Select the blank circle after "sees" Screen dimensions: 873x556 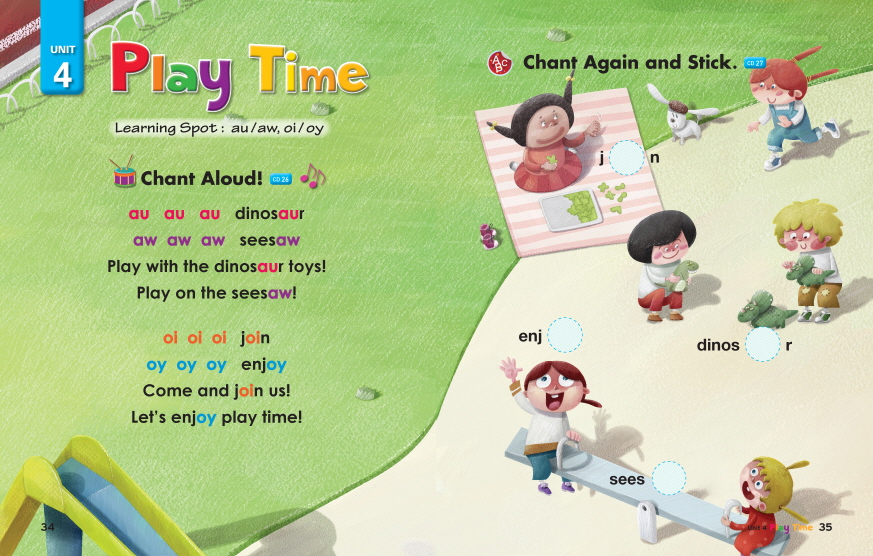point(668,479)
